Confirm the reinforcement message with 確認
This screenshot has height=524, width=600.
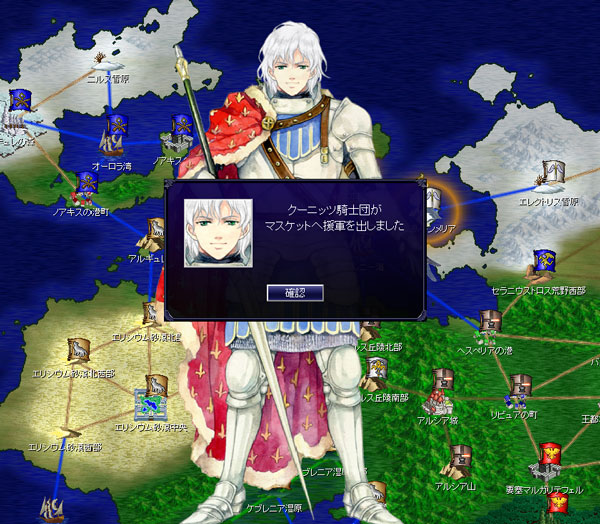(x=295, y=292)
